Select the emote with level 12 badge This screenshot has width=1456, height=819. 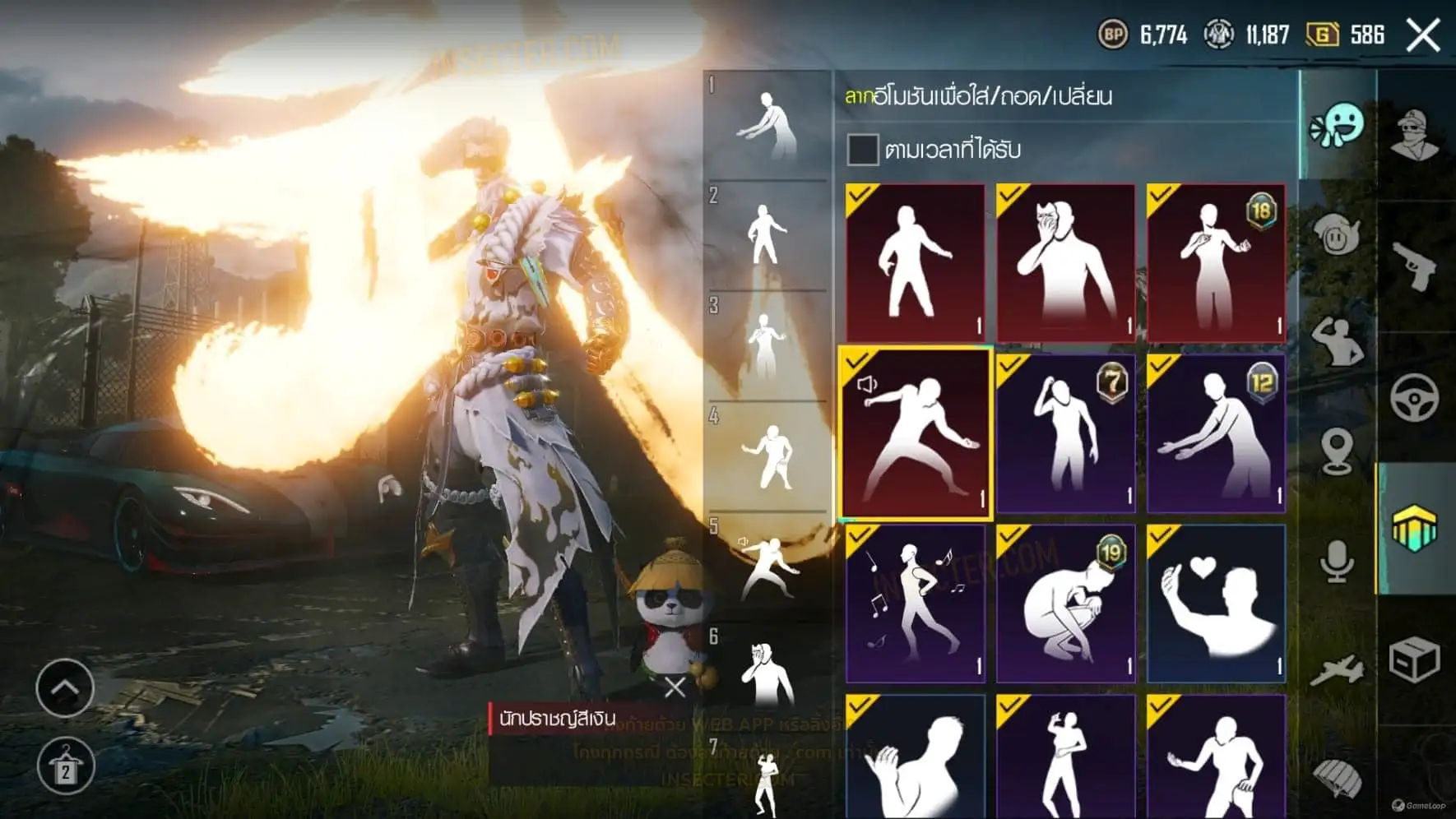pos(1216,433)
